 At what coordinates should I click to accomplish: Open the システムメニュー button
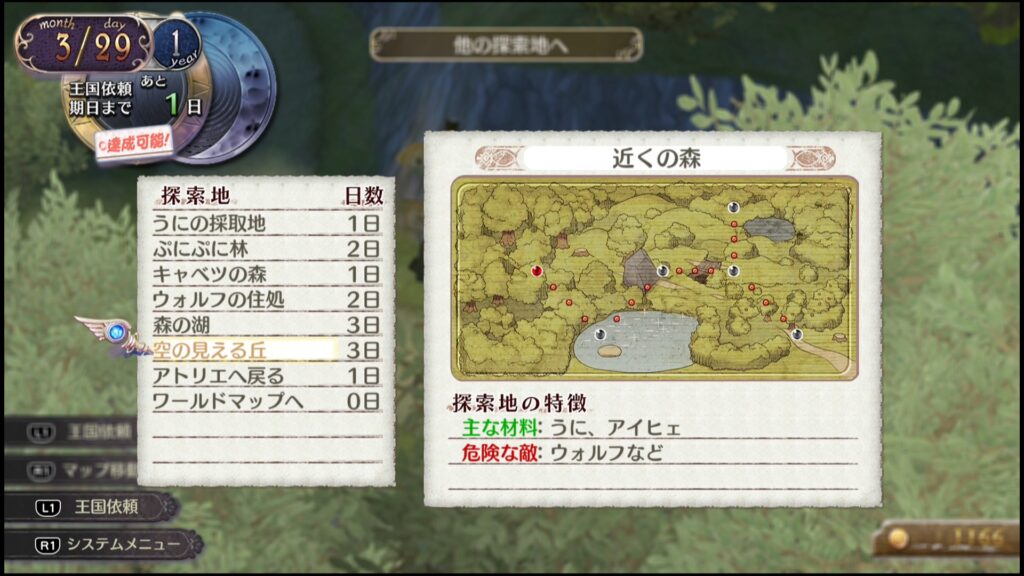pos(110,545)
